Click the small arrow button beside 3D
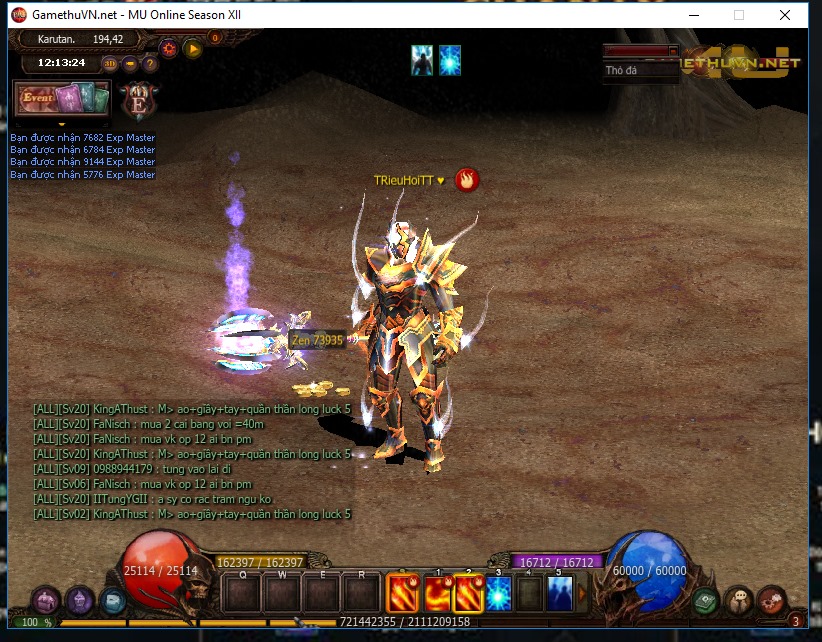Viewport: 822px width, 642px height. pyautogui.click(x=131, y=64)
